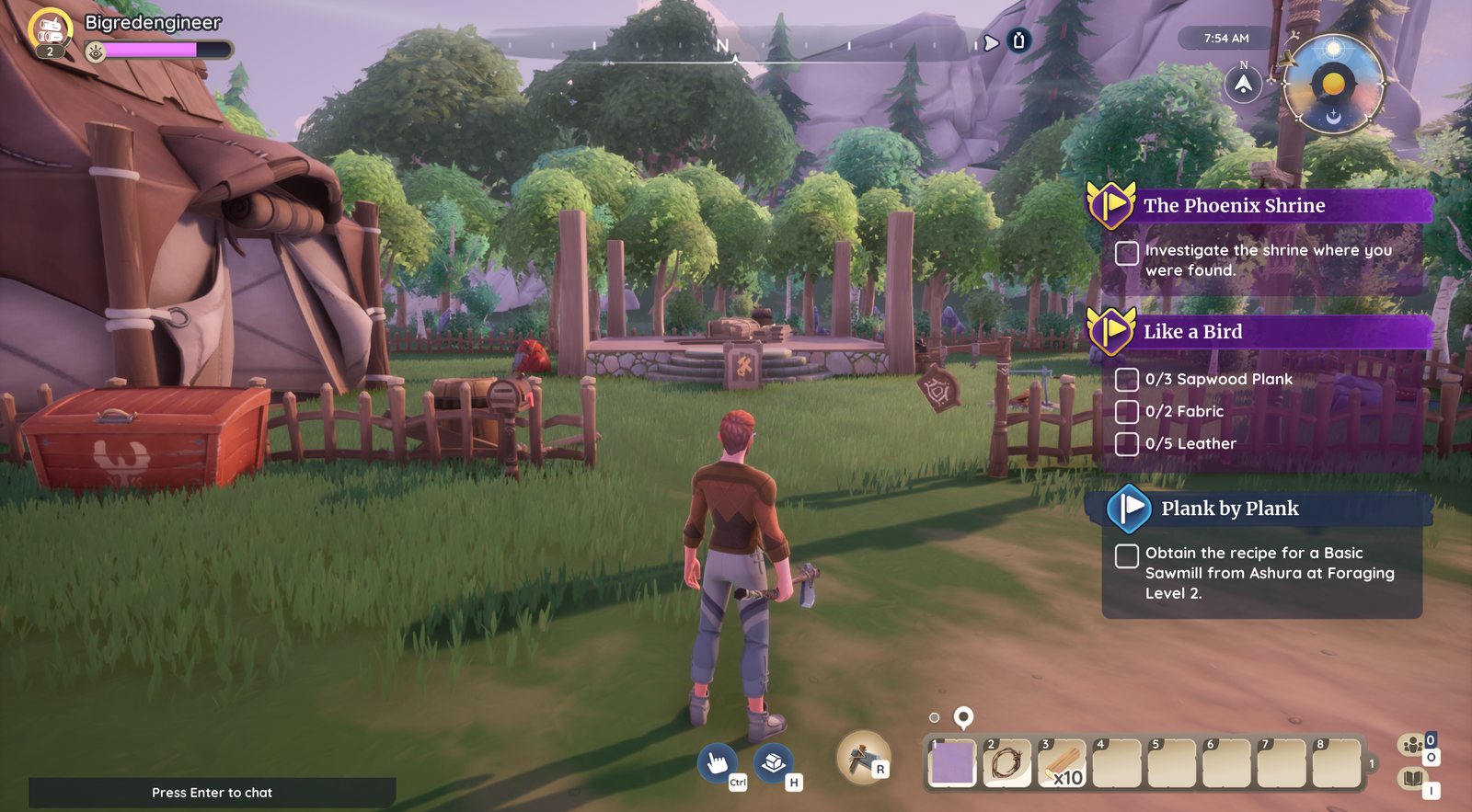Open the equipped axe tool wheel
Viewport: 1472px width, 812px height.
click(862, 758)
